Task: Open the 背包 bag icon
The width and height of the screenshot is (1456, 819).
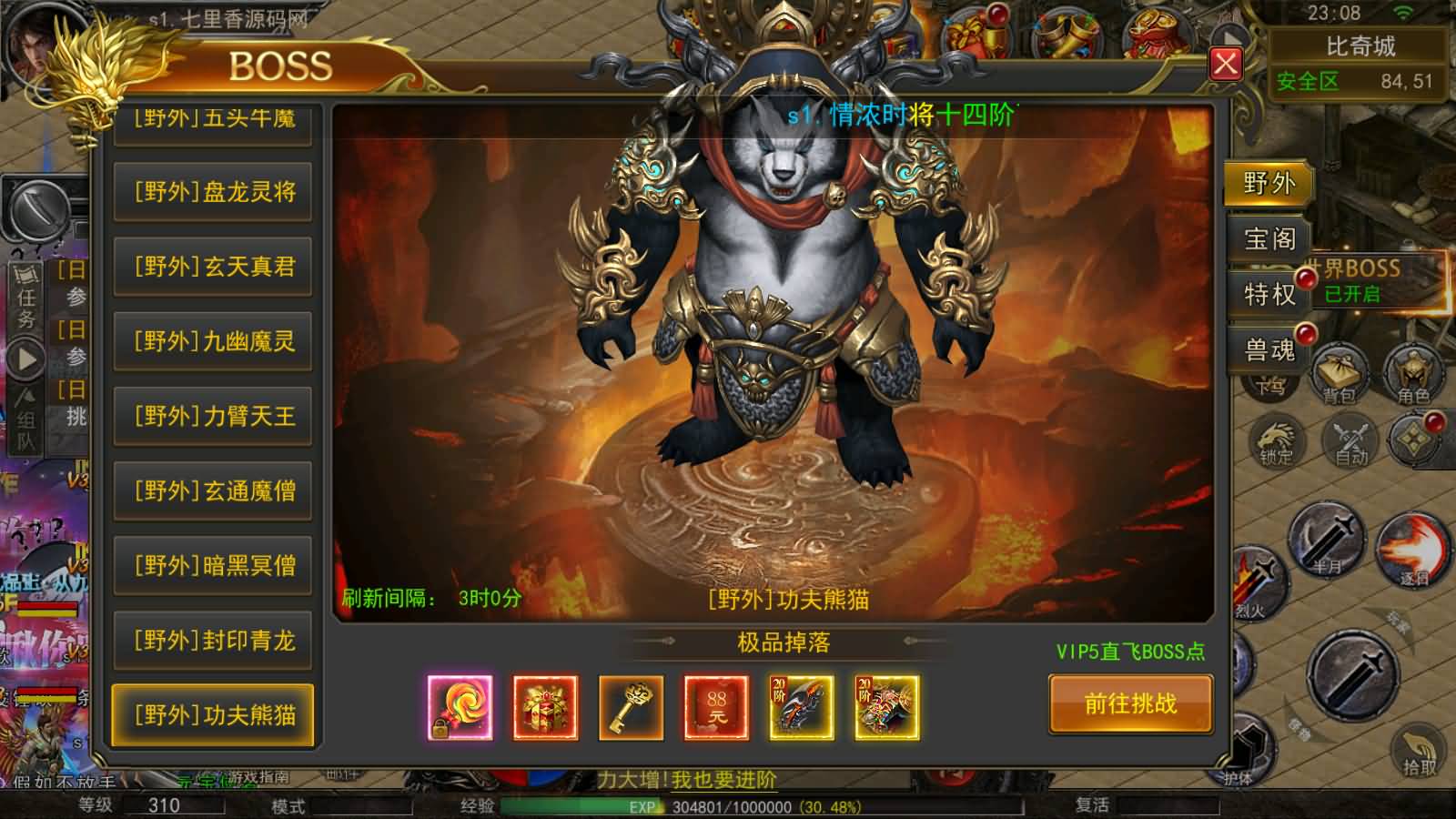Action: [x=1339, y=375]
